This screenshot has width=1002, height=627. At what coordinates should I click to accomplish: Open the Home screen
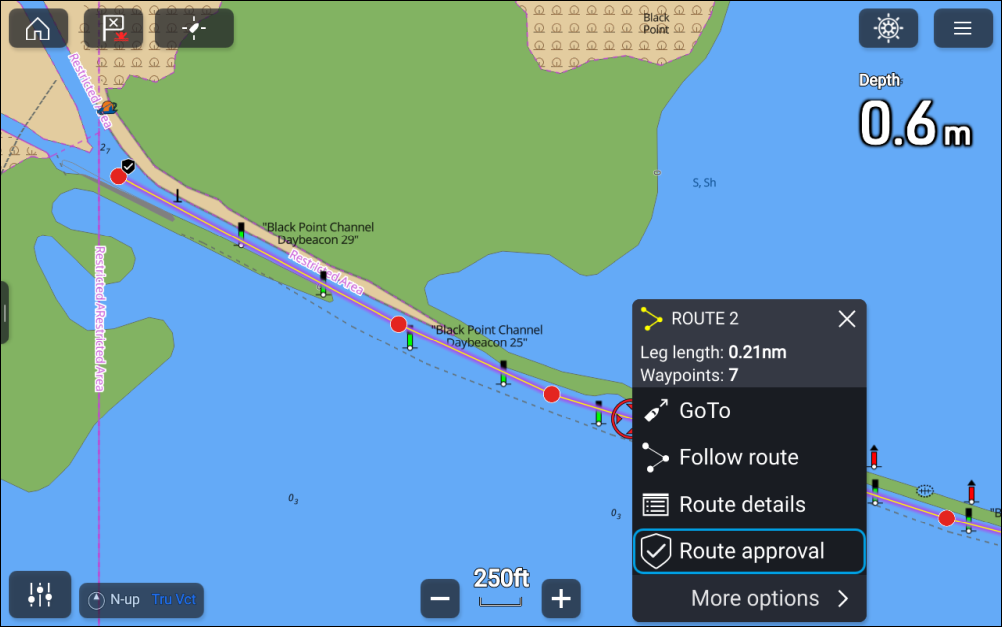point(38,28)
